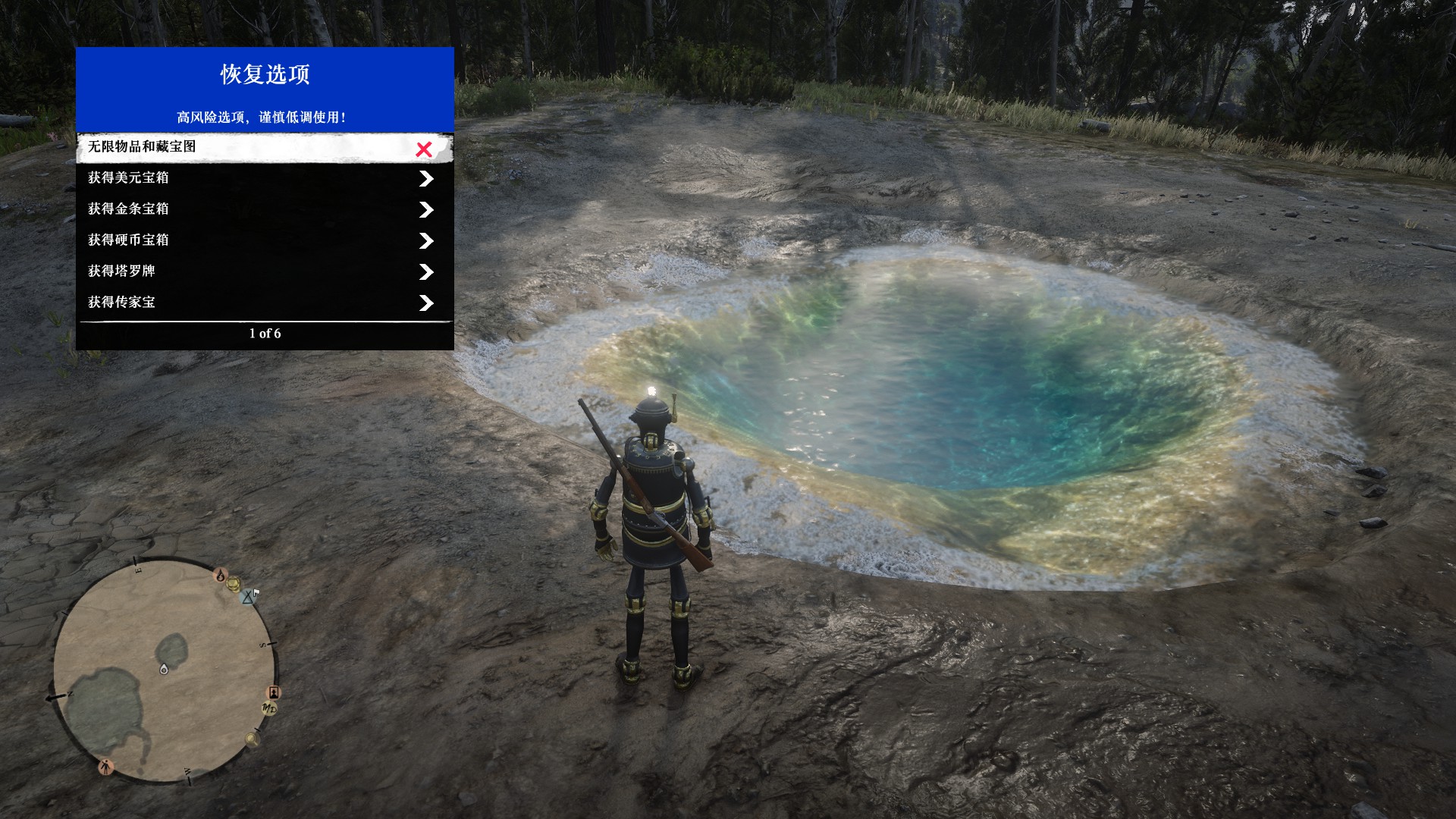1456x819 pixels.
Task: Open the 获得塔罗牌 option
Action: click(x=265, y=271)
